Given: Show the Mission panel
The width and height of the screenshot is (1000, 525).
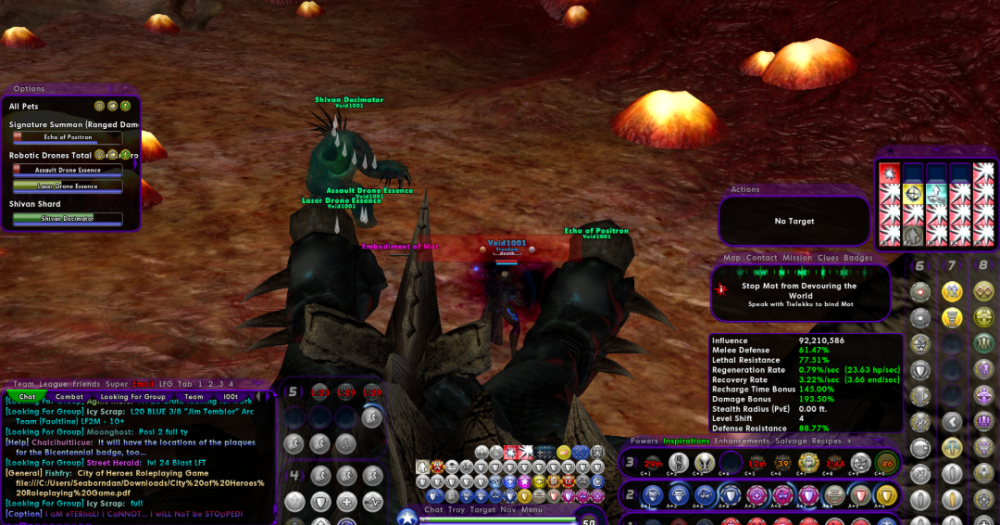Looking at the screenshot, I should point(797,258).
